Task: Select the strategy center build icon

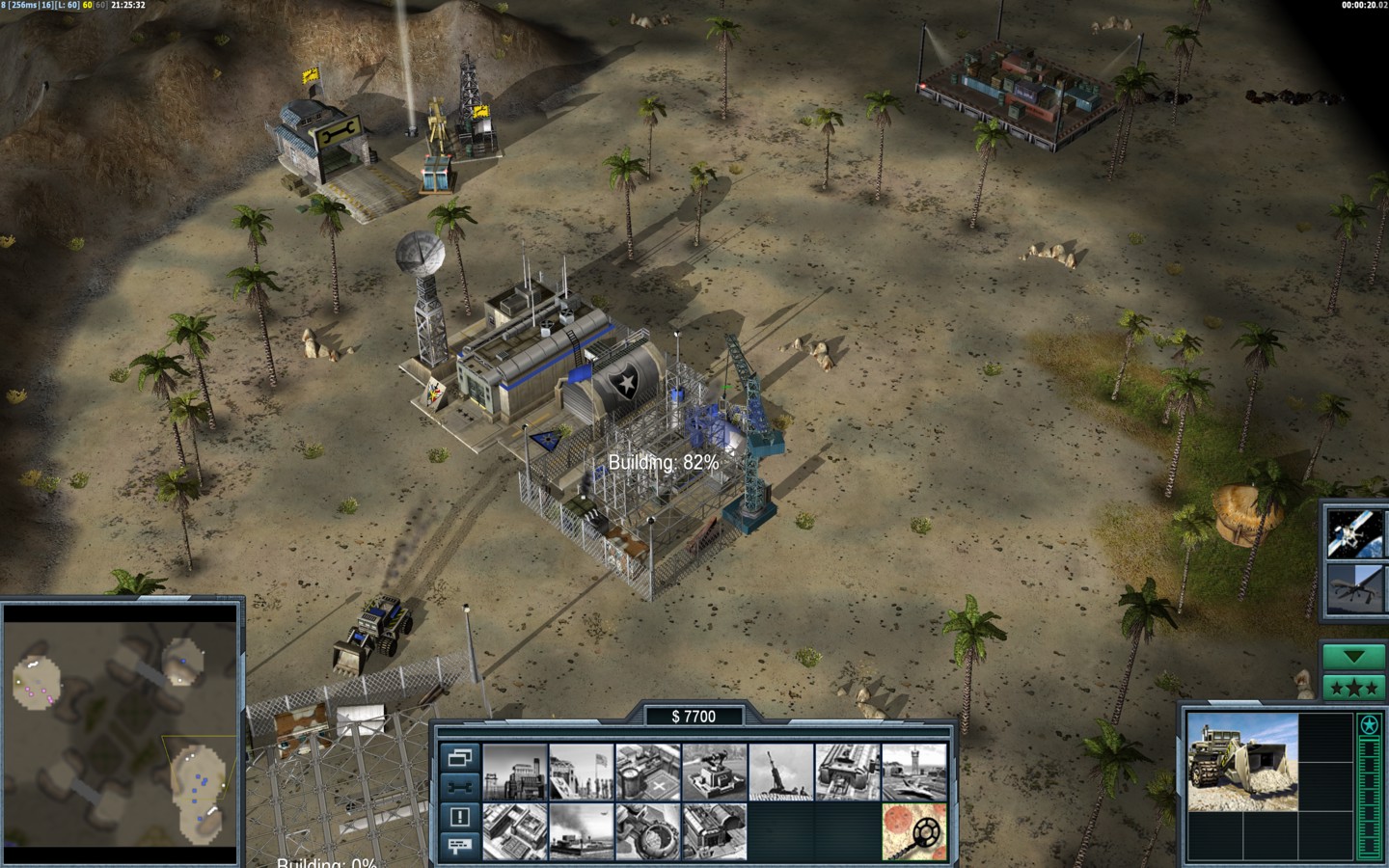Action: 515,831
